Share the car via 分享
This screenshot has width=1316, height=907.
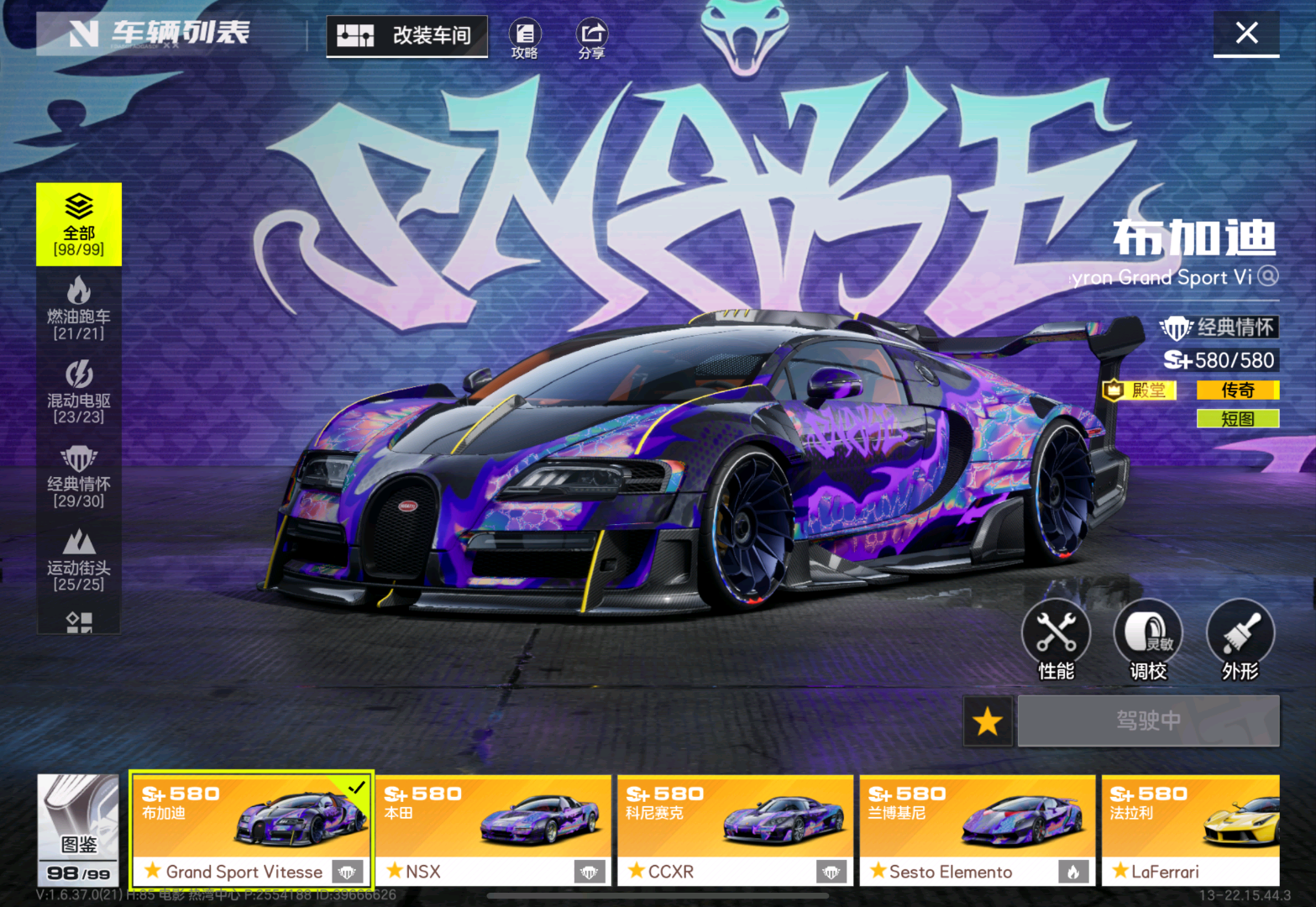click(591, 39)
